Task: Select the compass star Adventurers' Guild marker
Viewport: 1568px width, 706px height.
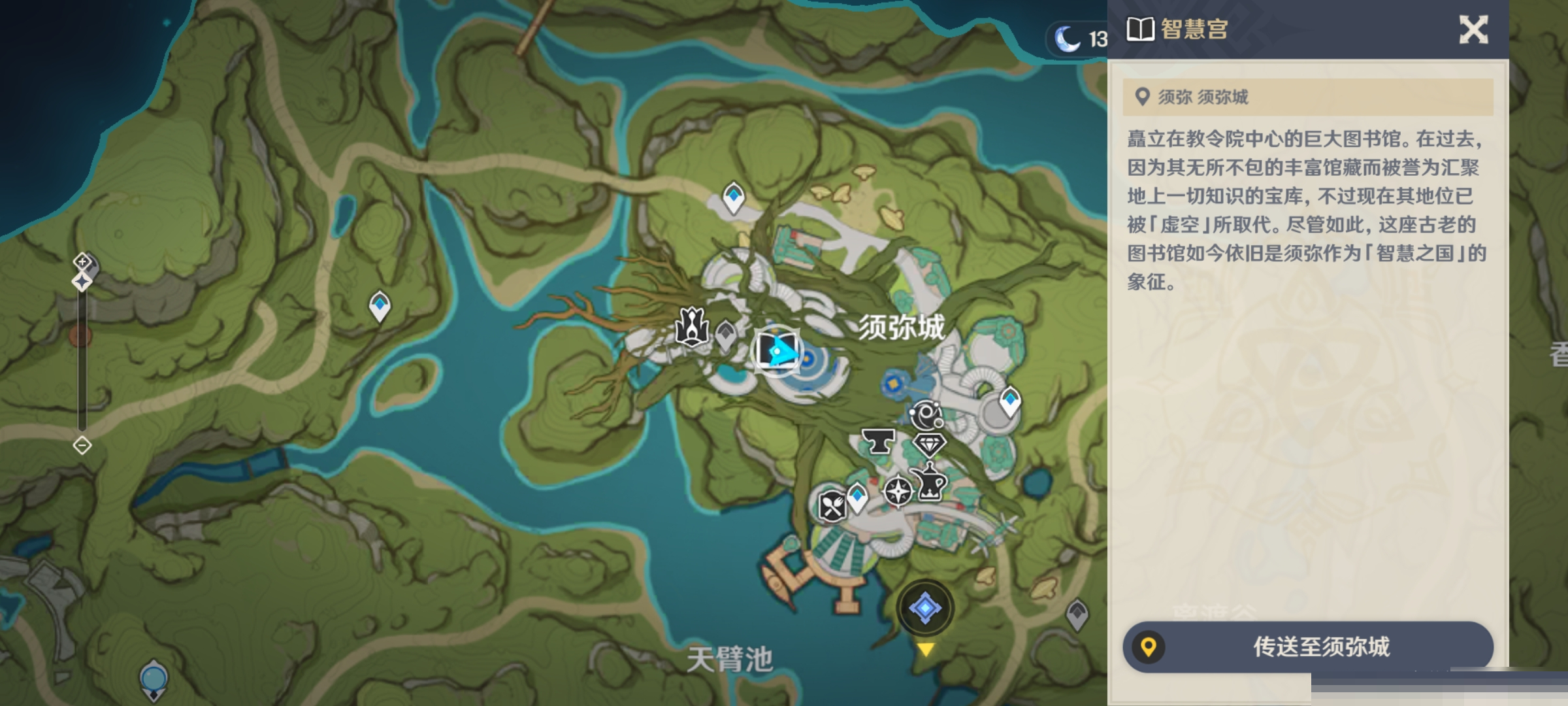Action: tap(898, 491)
